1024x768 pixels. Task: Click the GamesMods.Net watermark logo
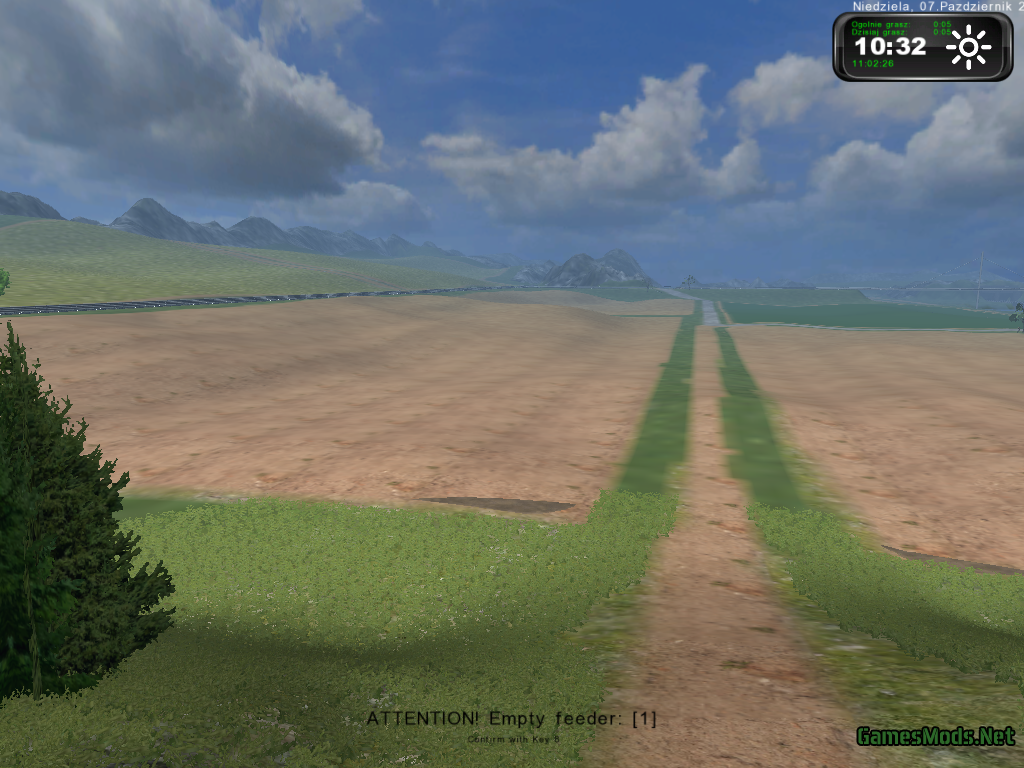(935, 737)
